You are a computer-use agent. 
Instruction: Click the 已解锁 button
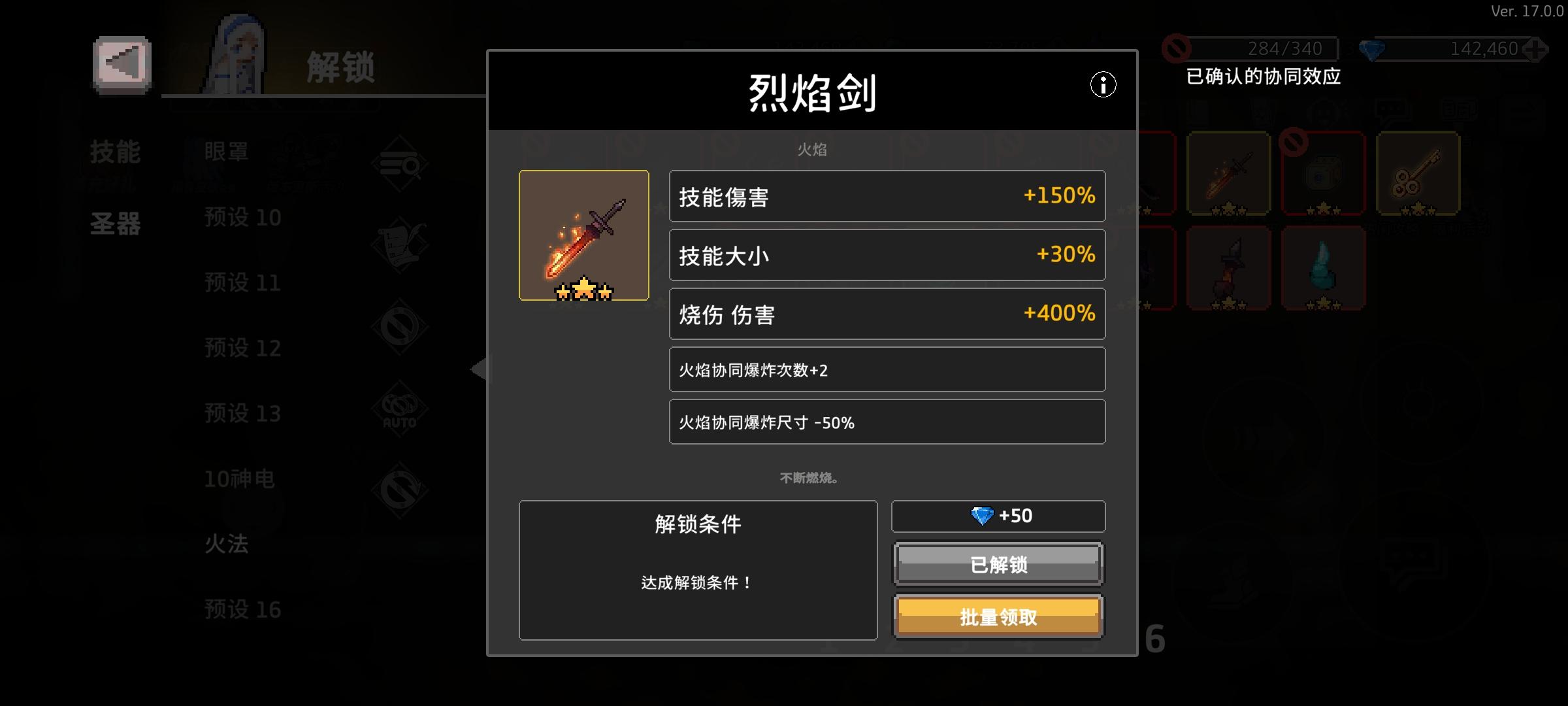[998, 565]
